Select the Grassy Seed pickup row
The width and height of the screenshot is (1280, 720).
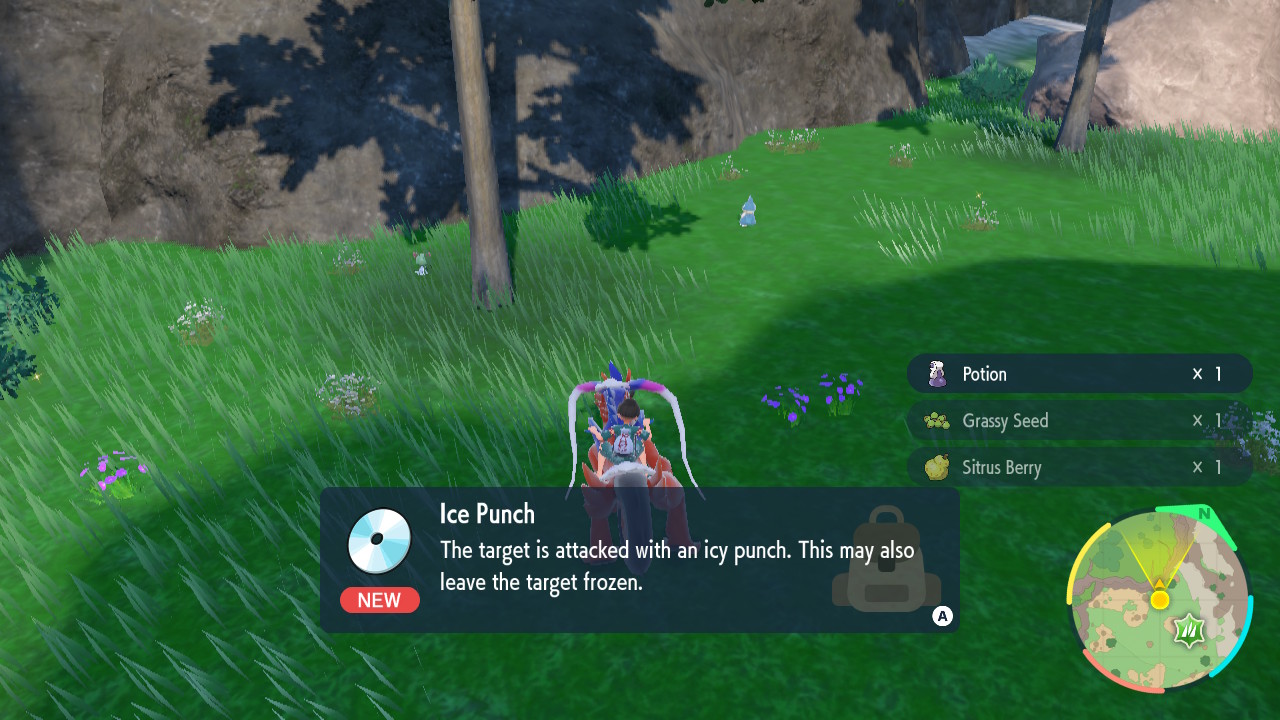point(1079,421)
